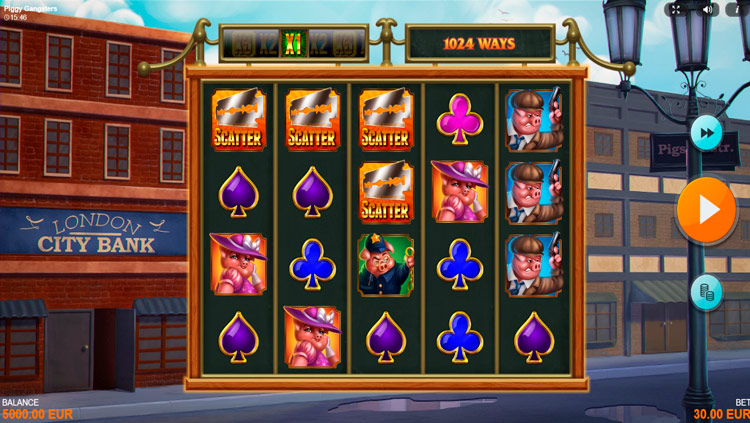Open the coin stack bet settings

pyautogui.click(x=707, y=292)
